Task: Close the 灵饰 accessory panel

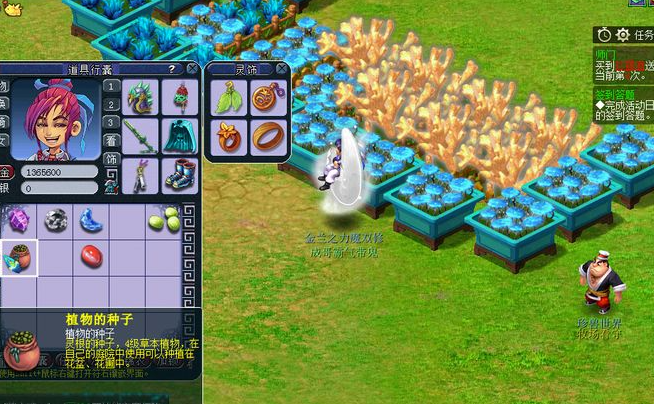Action: 281,69
